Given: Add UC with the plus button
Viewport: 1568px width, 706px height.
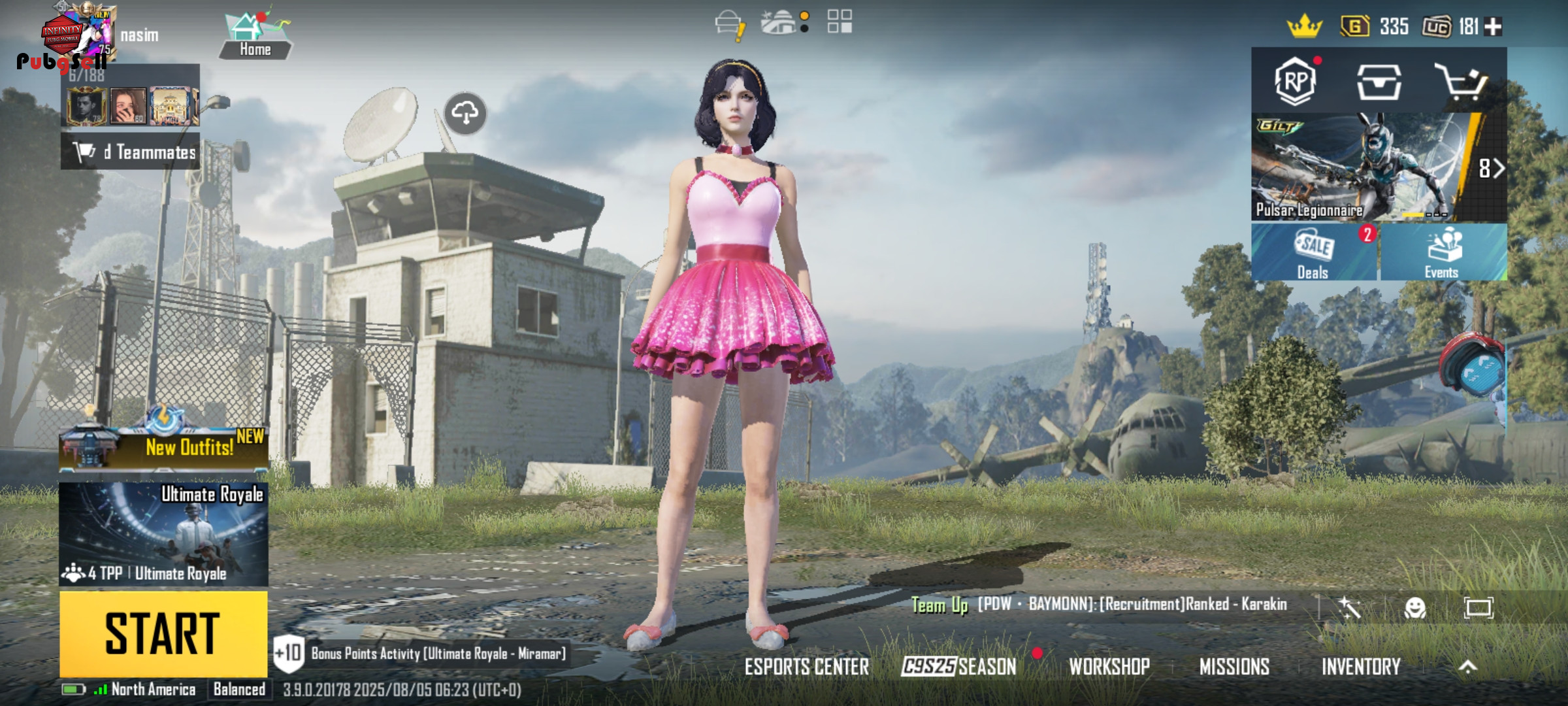Looking at the screenshot, I should coord(1494,27).
